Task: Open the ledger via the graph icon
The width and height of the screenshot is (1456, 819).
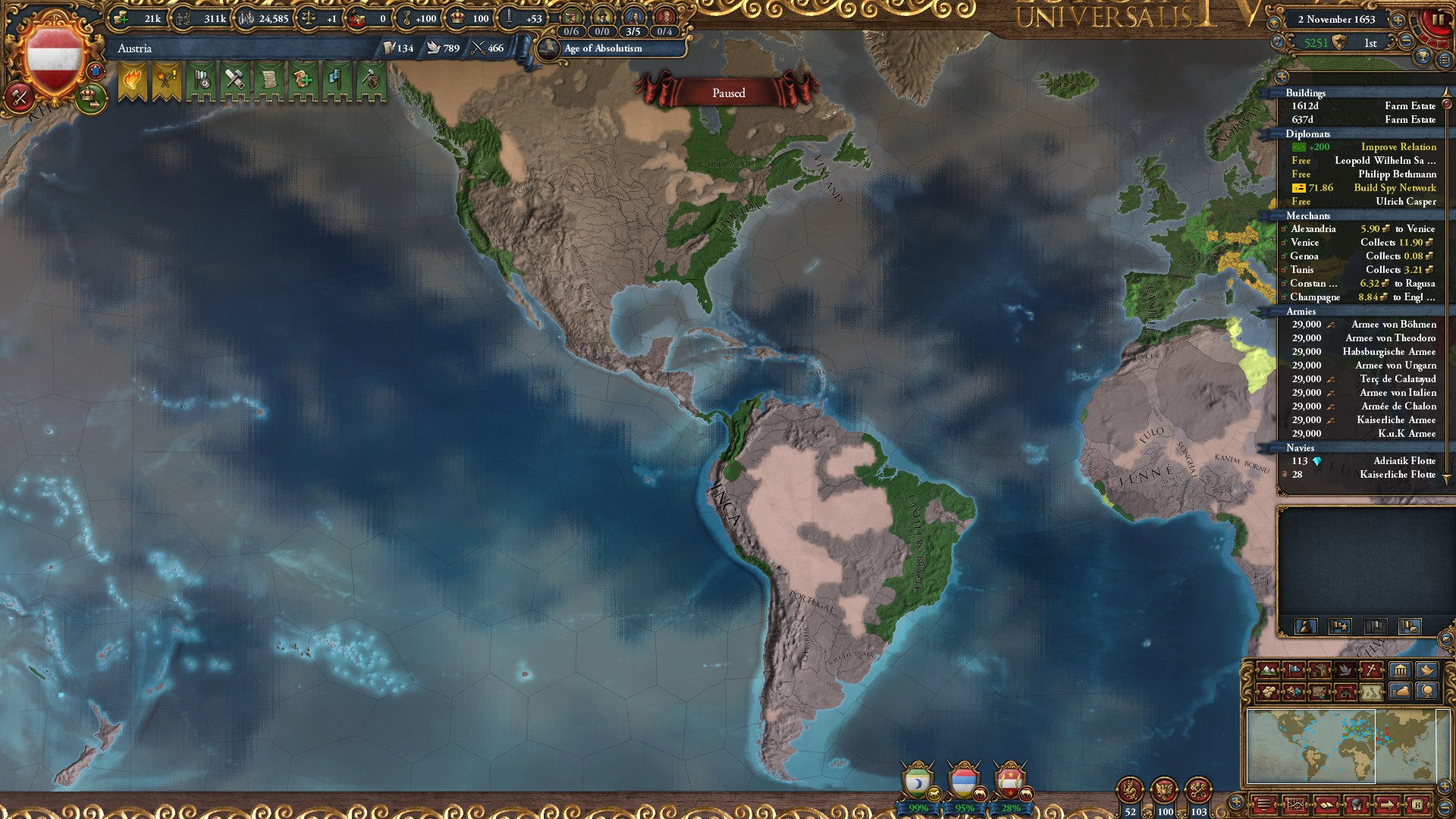Action: pos(1296,804)
